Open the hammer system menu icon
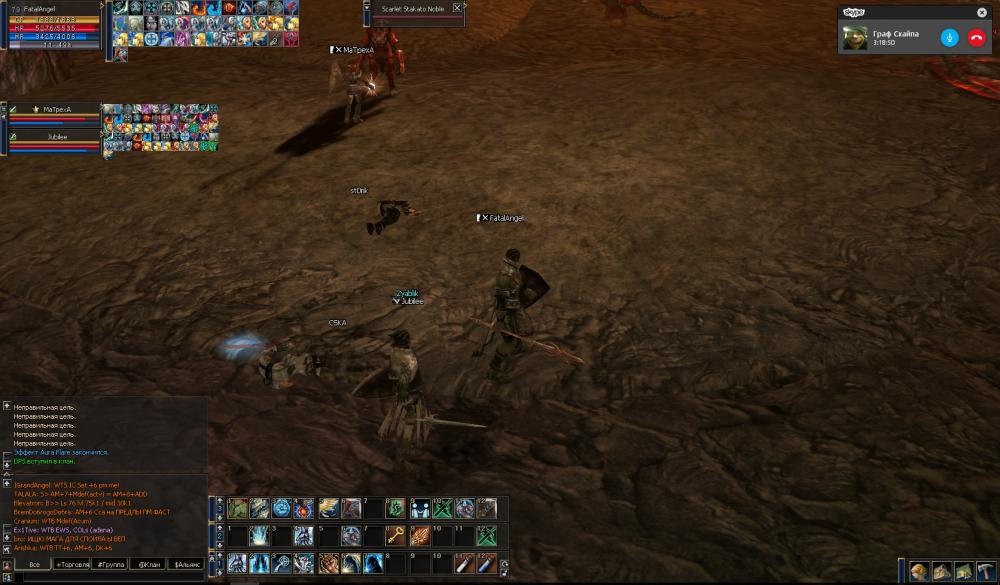This screenshot has height=585, width=1000. pyautogui.click(x=985, y=571)
